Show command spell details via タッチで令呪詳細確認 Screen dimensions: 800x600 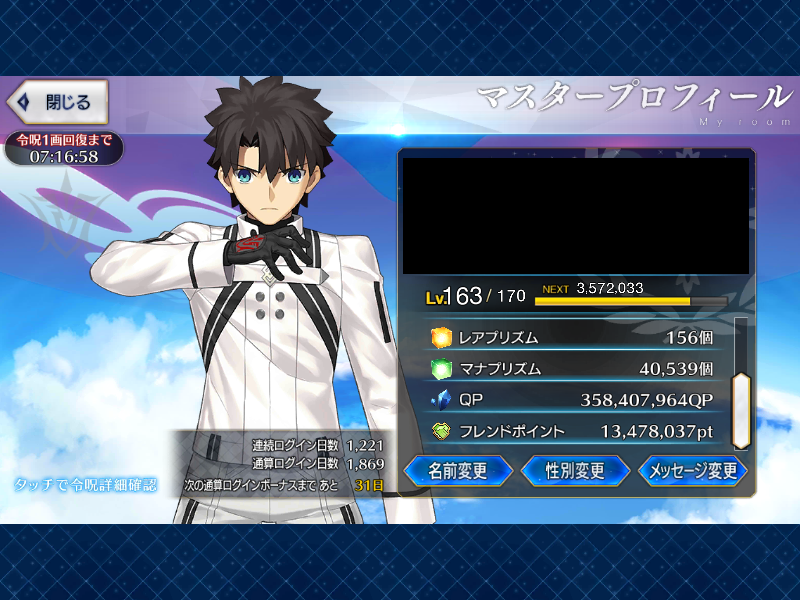pyautogui.click(x=86, y=485)
